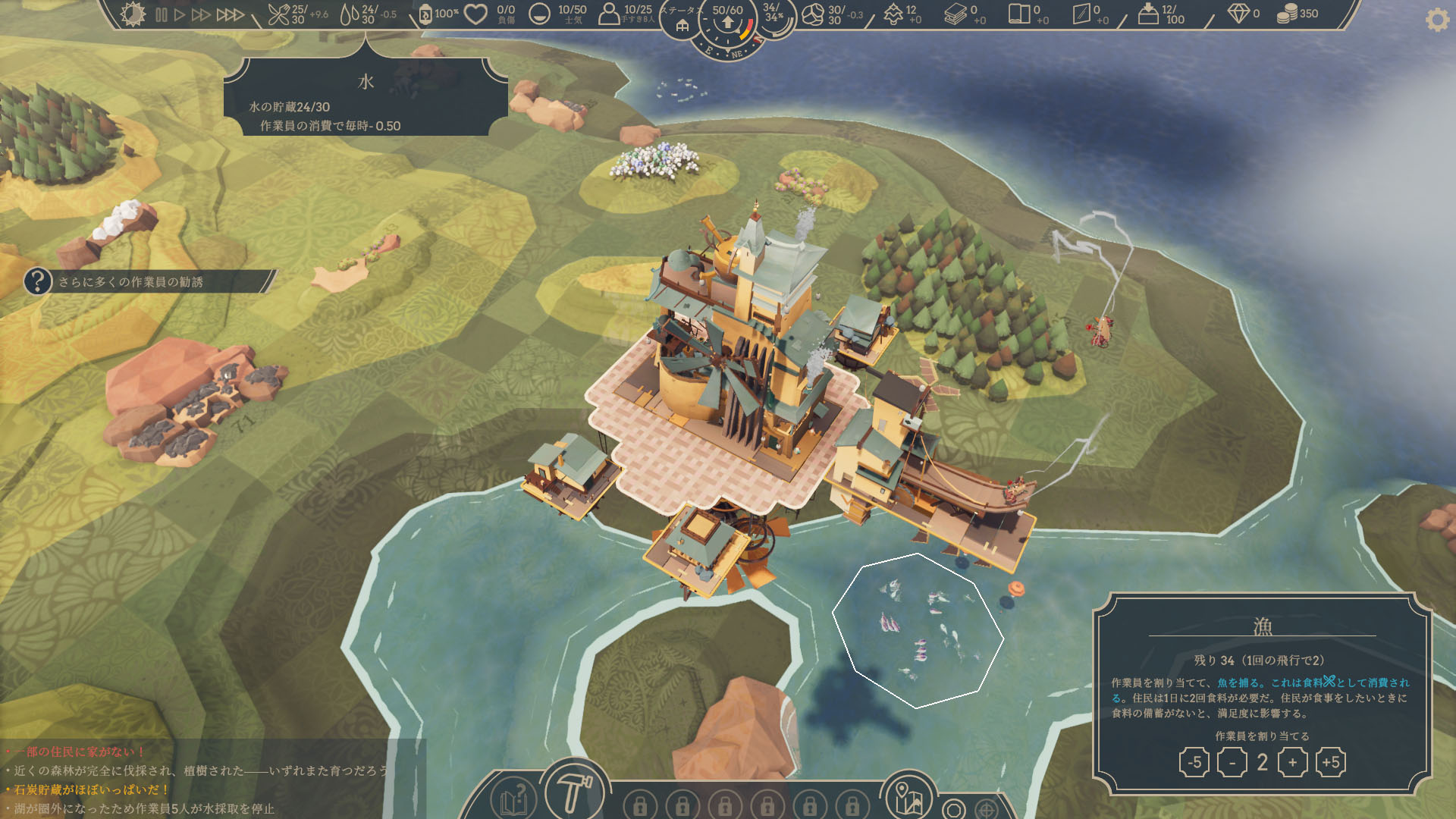Image resolution: width=1456 pixels, height=819 pixels.
Task: Switch to triple fast-forward speed
Action: pyautogui.click(x=231, y=14)
